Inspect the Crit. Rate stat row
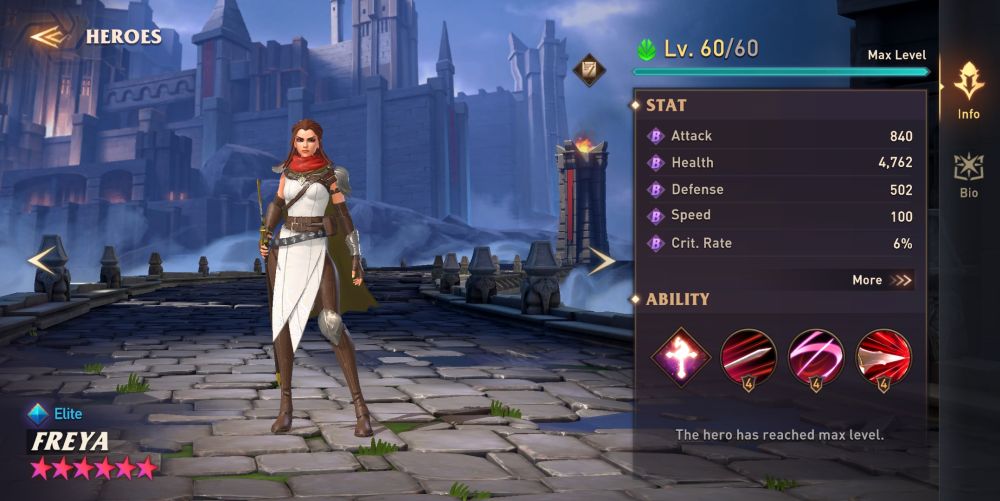 click(x=780, y=243)
